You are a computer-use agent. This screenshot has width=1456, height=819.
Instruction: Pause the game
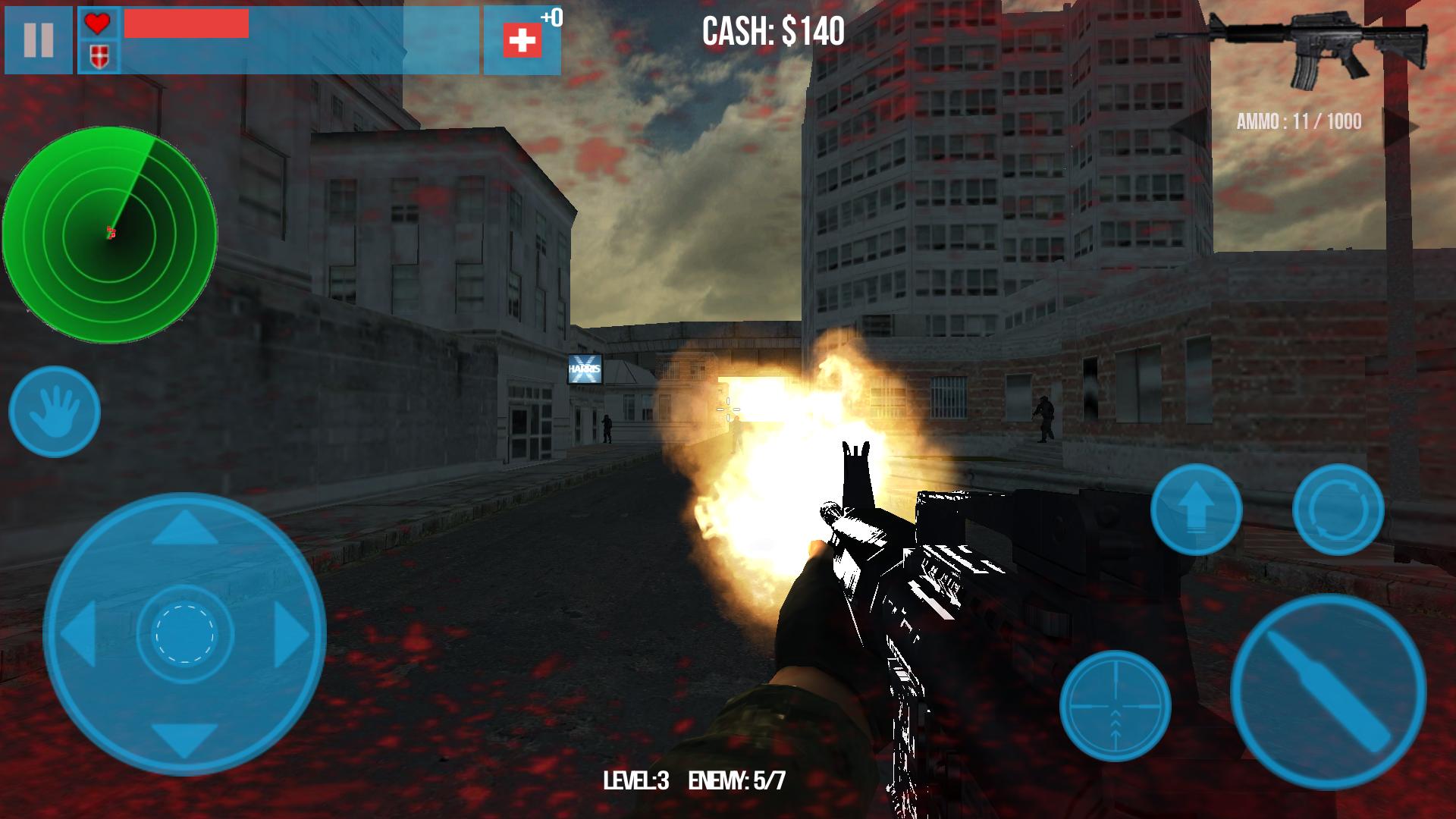[38, 39]
